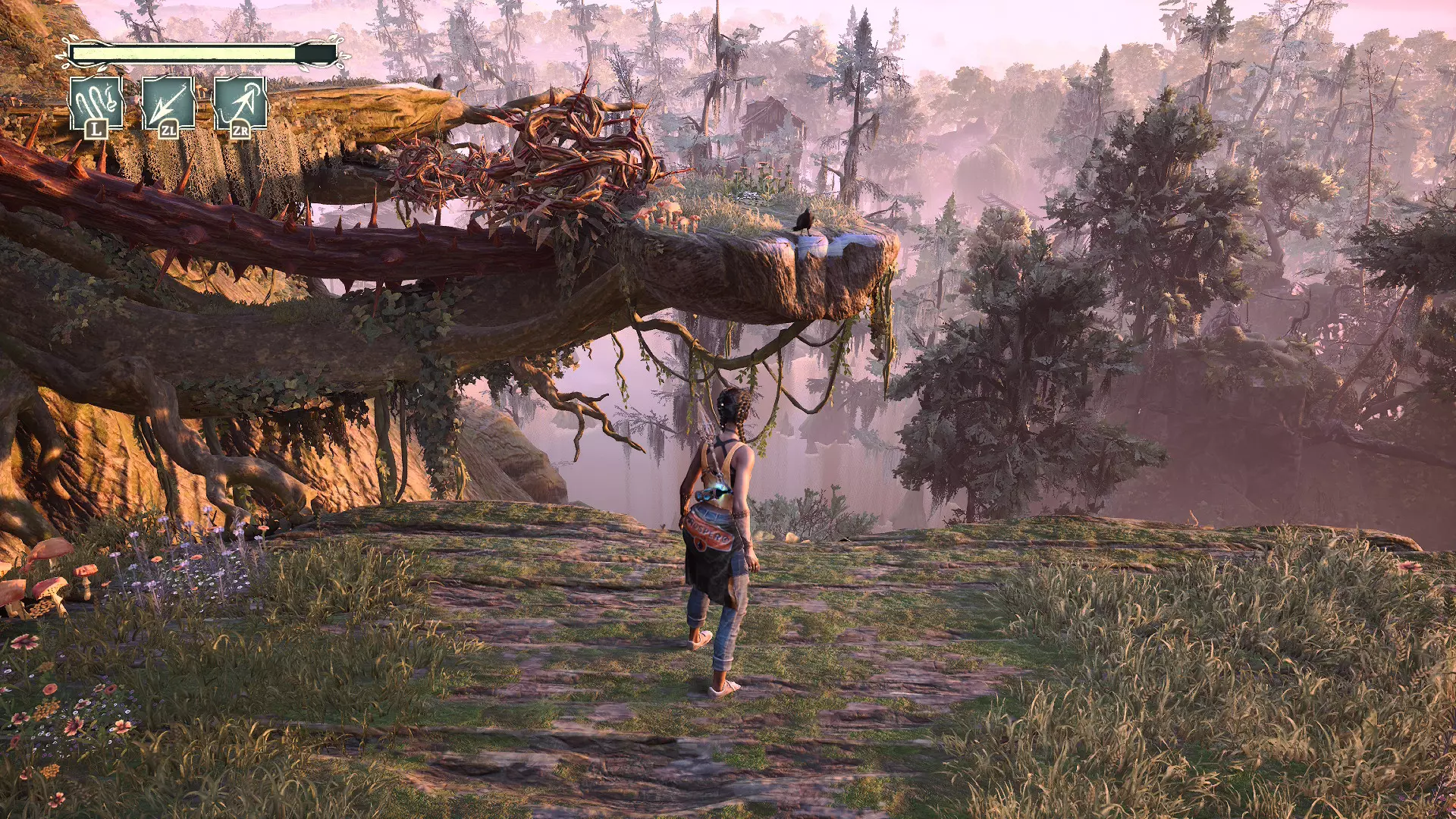1456x819 pixels.
Task: Activate the hand and needle weave ability
Action: [x=96, y=105]
